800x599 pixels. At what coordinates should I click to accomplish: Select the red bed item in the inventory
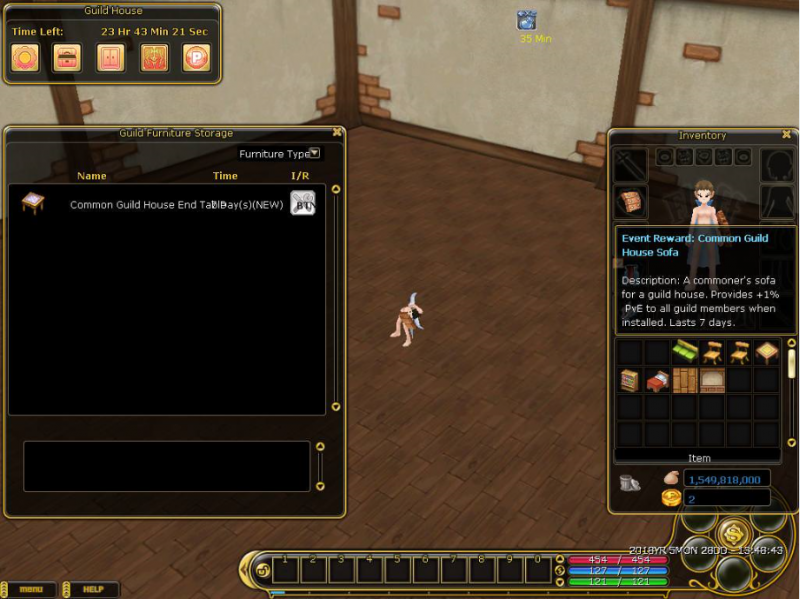pyautogui.click(x=657, y=380)
